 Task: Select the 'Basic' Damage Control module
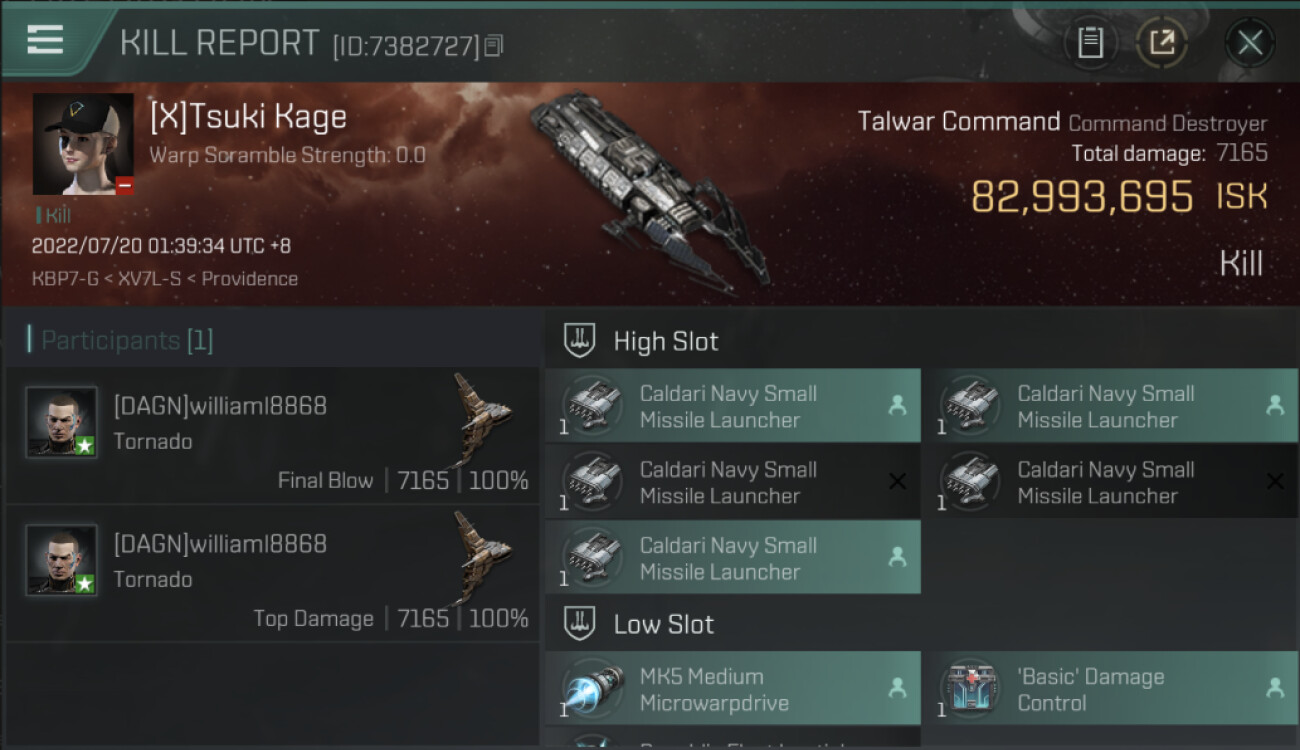(1110, 689)
